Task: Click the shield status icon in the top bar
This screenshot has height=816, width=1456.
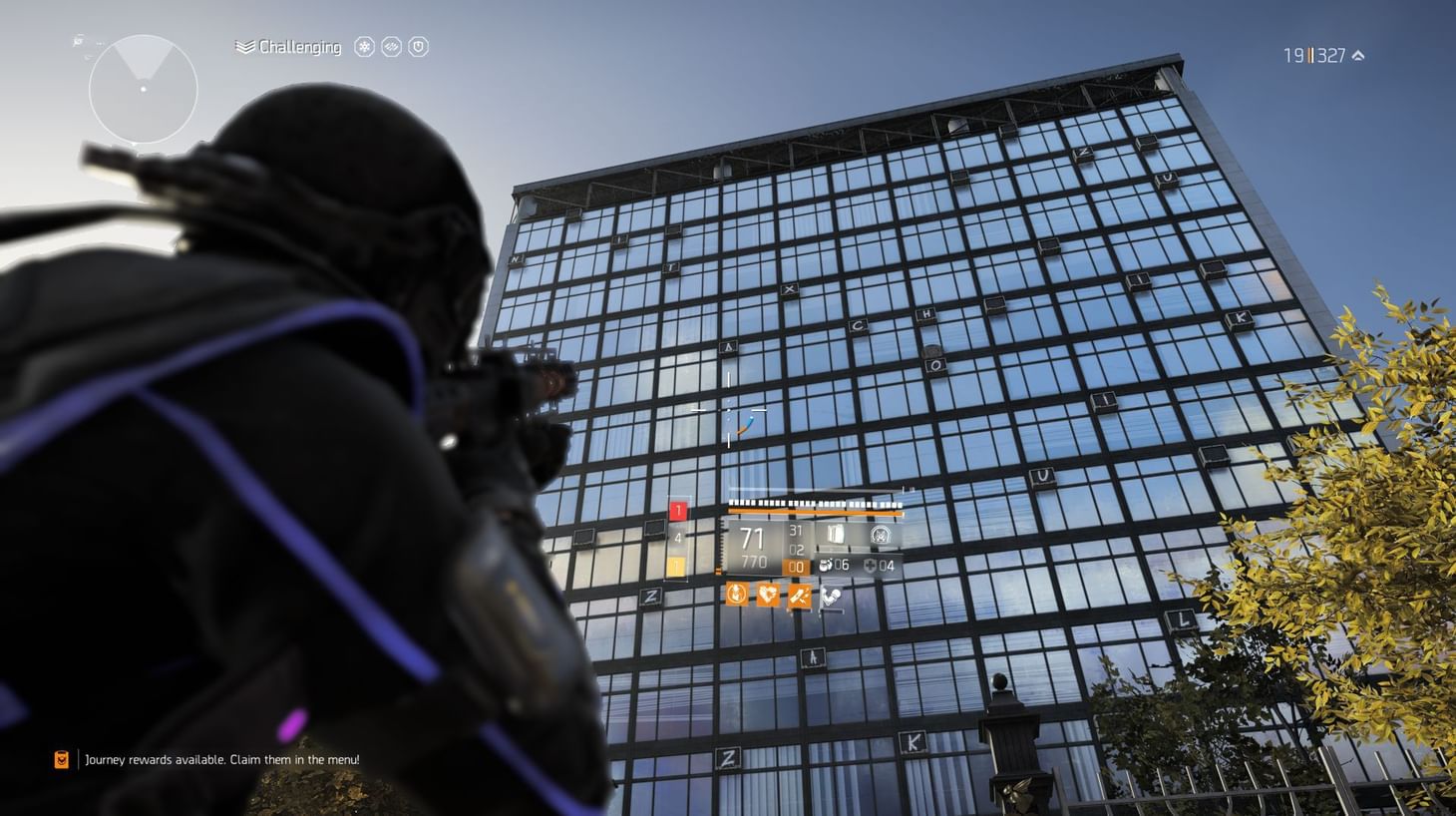Action: 418,47
